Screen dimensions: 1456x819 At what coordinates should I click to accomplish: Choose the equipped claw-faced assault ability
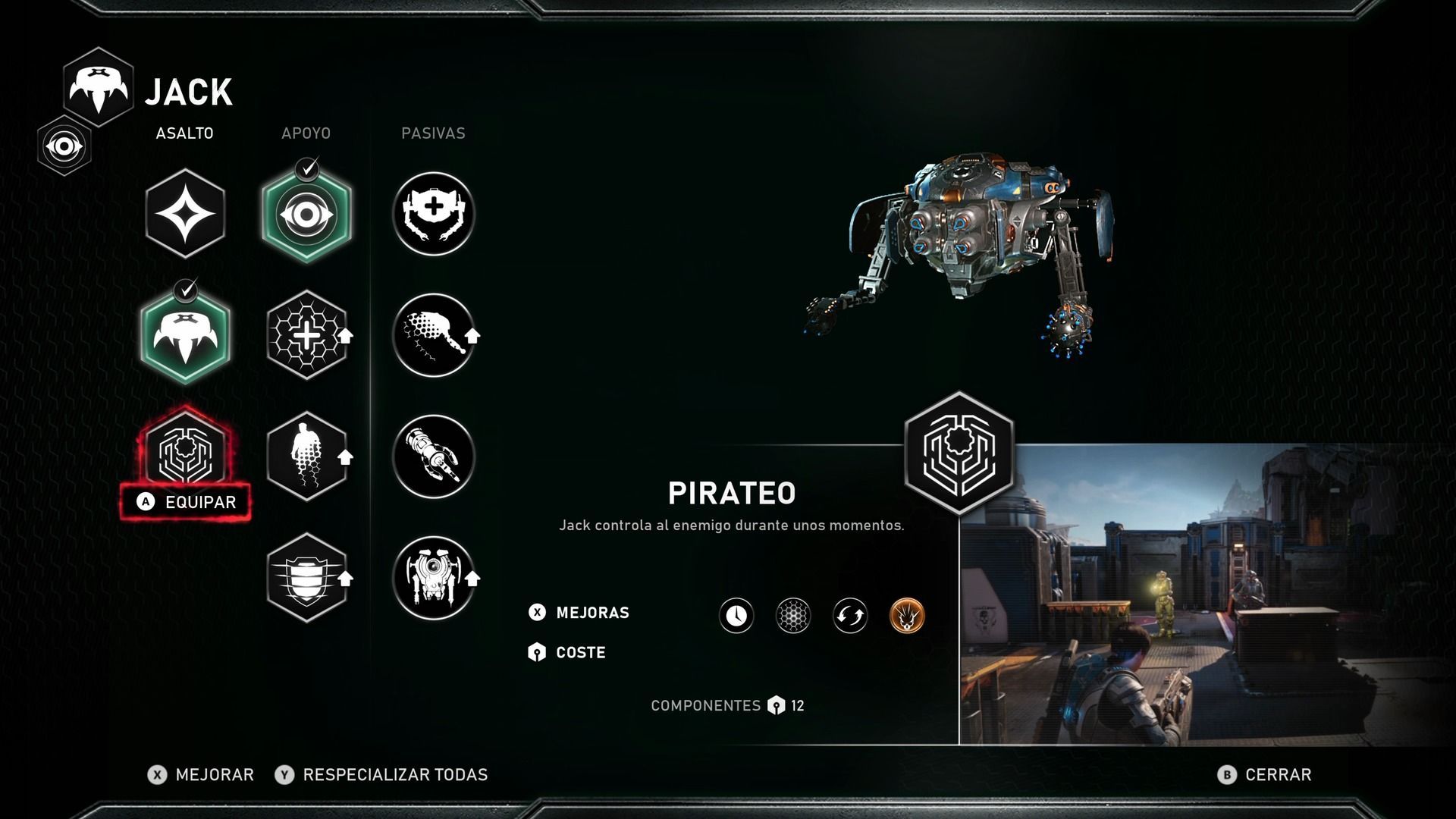tap(185, 335)
